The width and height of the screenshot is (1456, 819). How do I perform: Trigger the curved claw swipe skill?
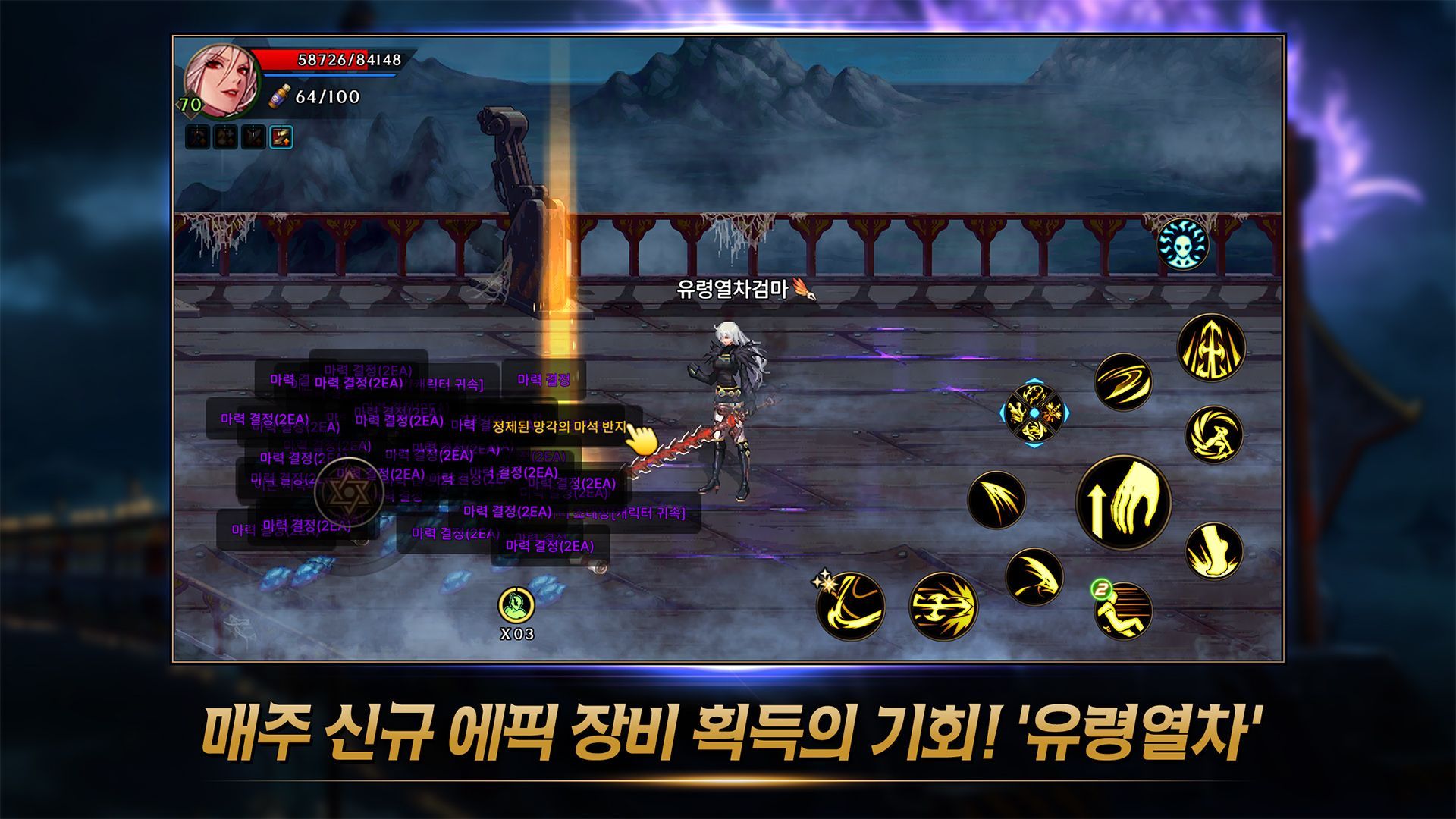tap(1034, 576)
